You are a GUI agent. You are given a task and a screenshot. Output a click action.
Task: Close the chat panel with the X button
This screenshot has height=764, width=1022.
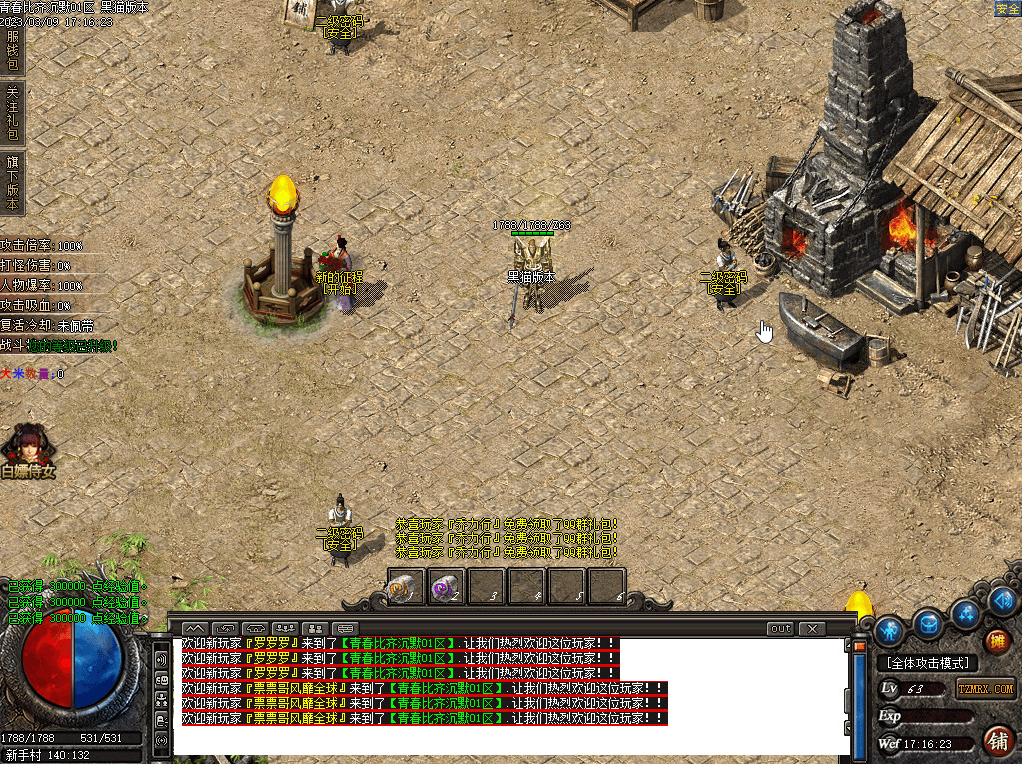pos(812,628)
